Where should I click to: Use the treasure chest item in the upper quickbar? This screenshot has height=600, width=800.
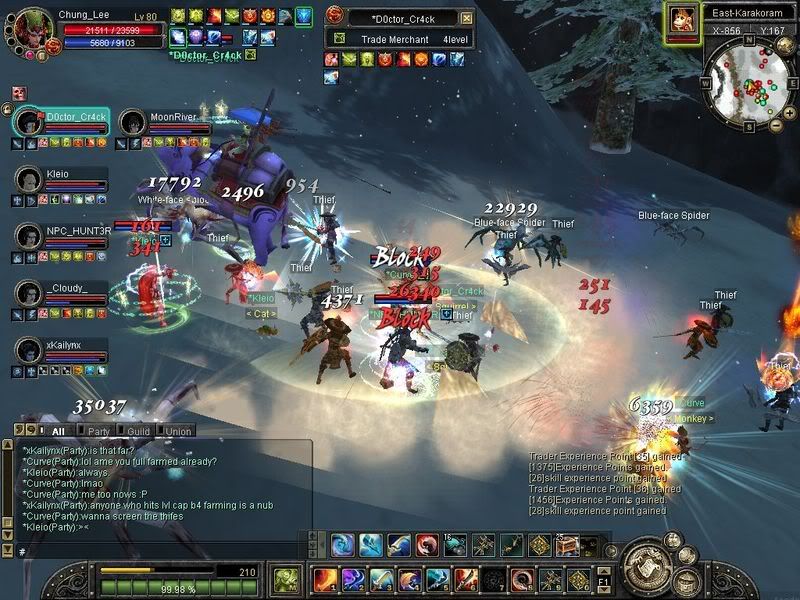[567, 545]
